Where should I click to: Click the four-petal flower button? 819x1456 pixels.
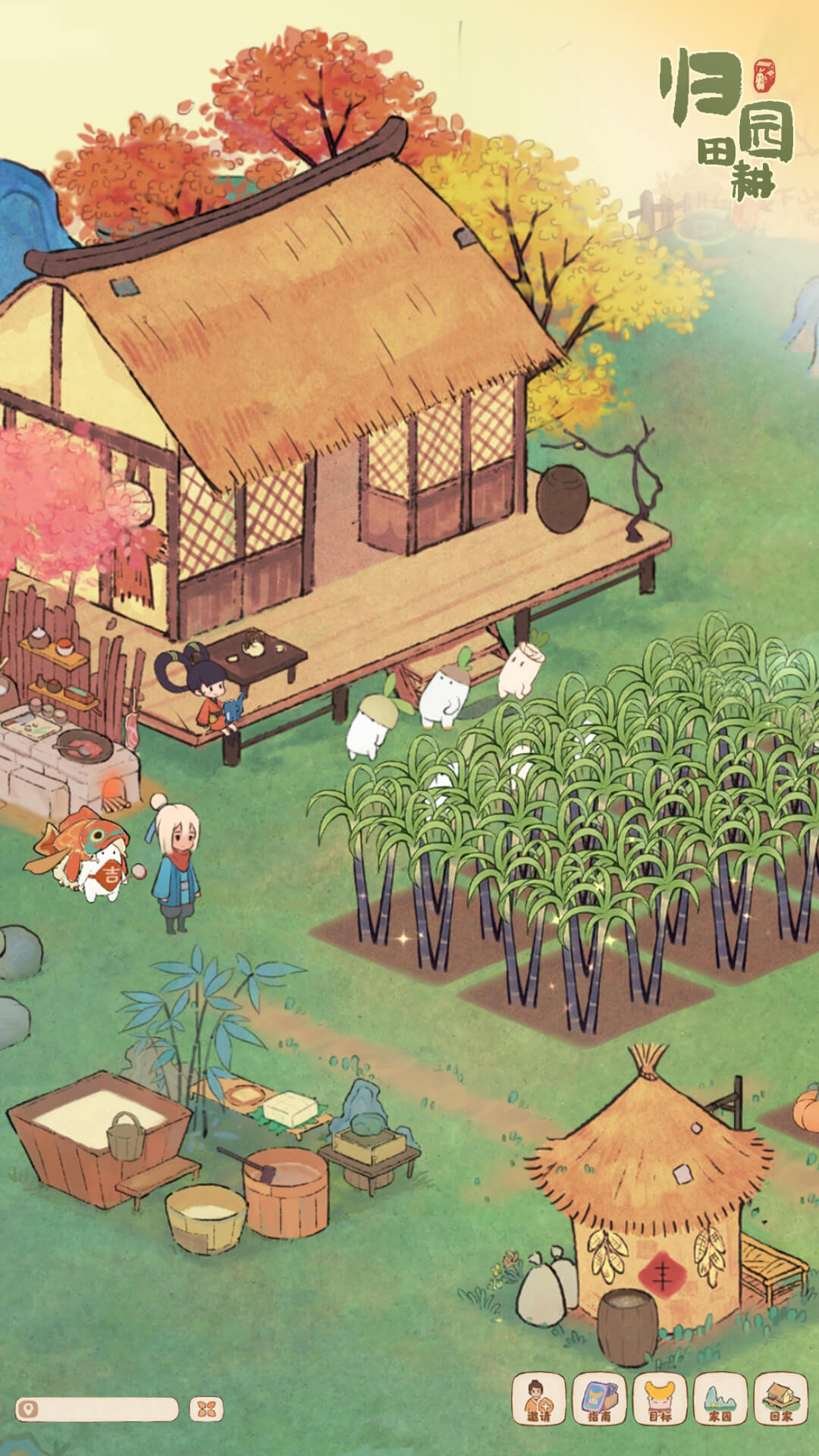coord(206,1409)
